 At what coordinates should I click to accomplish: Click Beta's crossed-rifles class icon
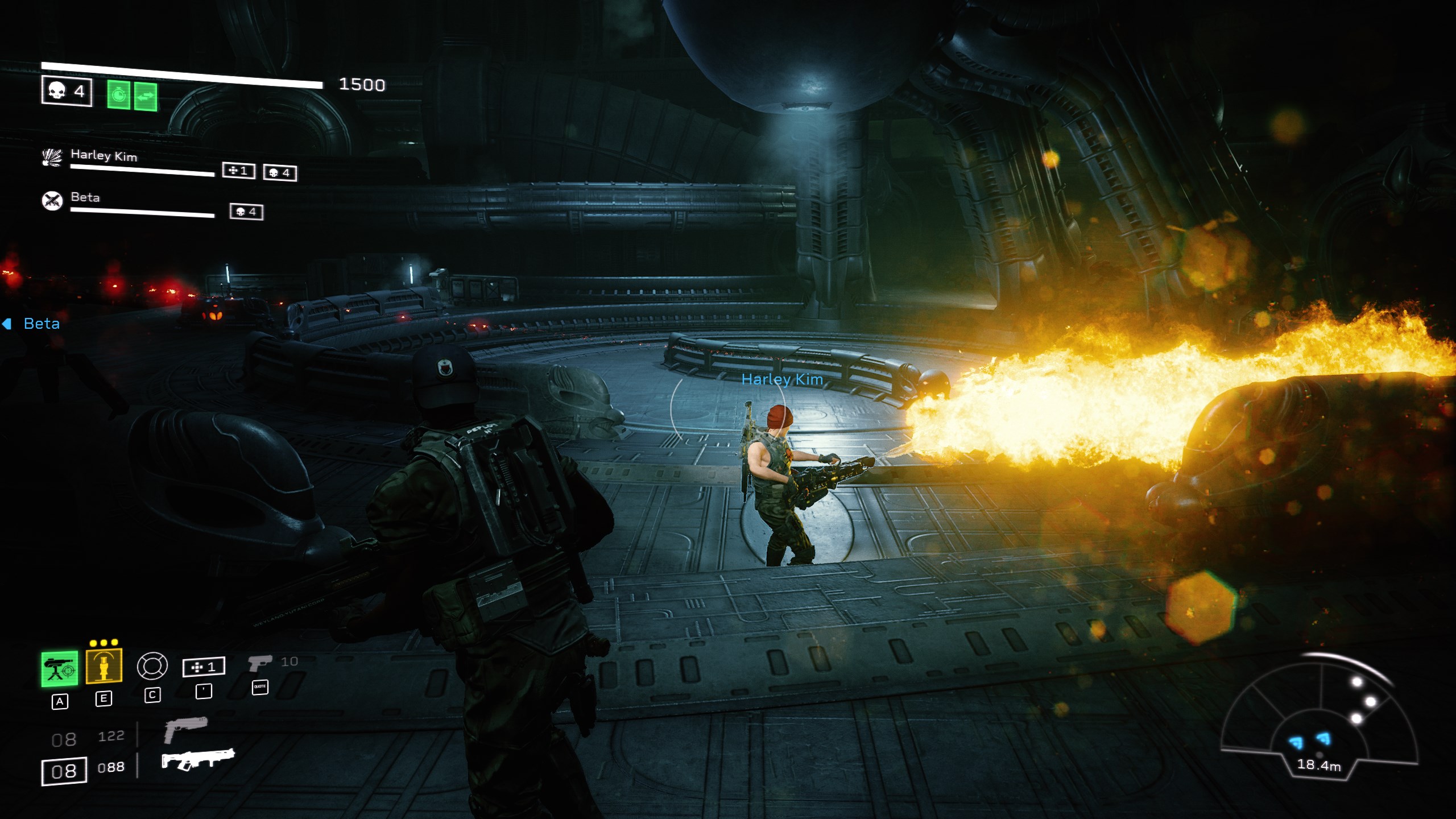(52, 200)
